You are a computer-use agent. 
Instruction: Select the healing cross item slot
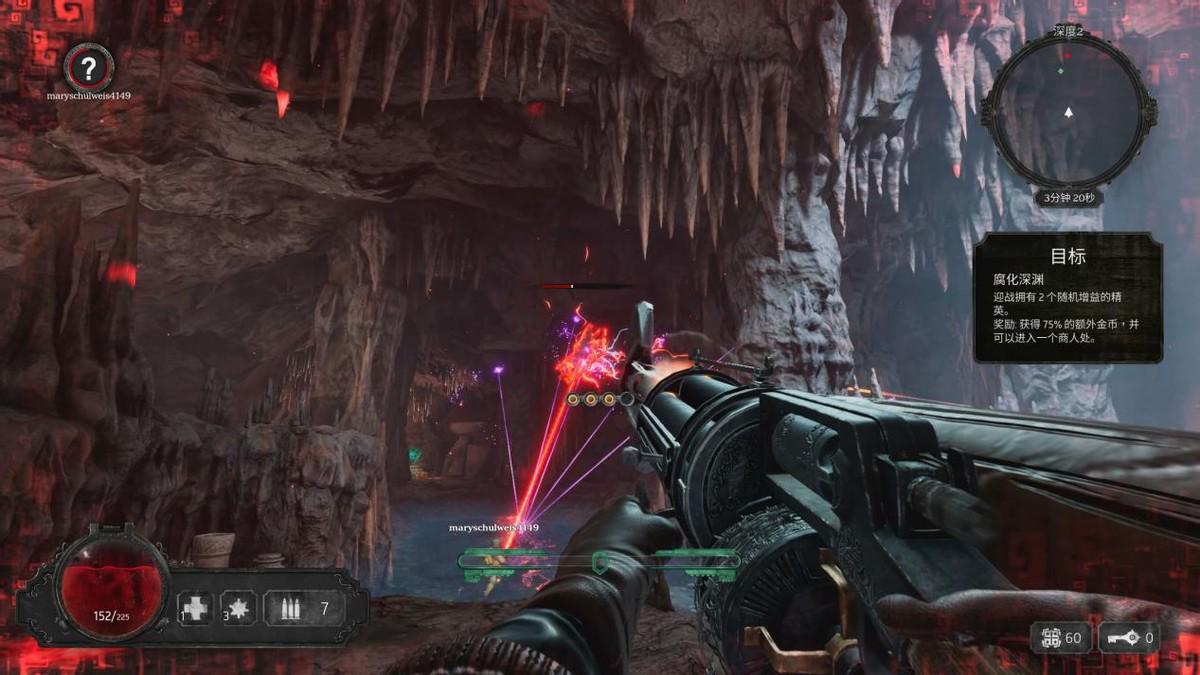pyautogui.click(x=196, y=607)
